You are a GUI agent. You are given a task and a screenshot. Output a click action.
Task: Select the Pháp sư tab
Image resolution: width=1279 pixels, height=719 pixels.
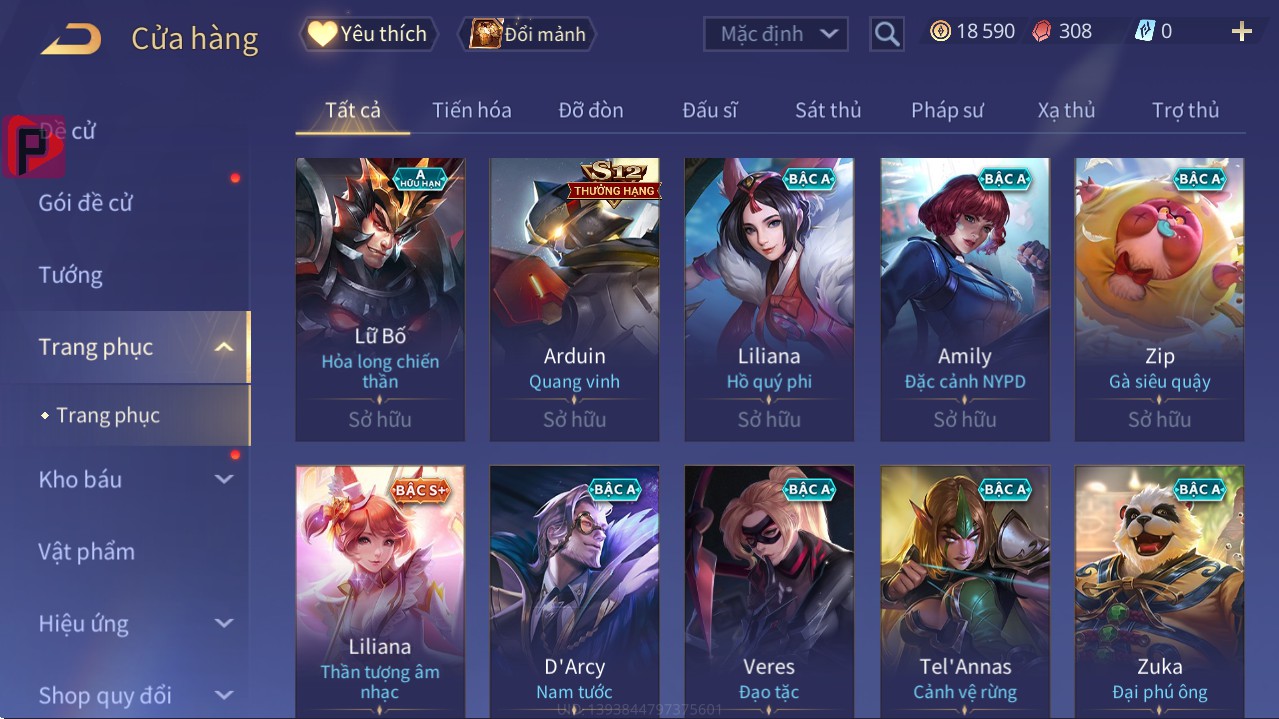click(x=947, y=110)
